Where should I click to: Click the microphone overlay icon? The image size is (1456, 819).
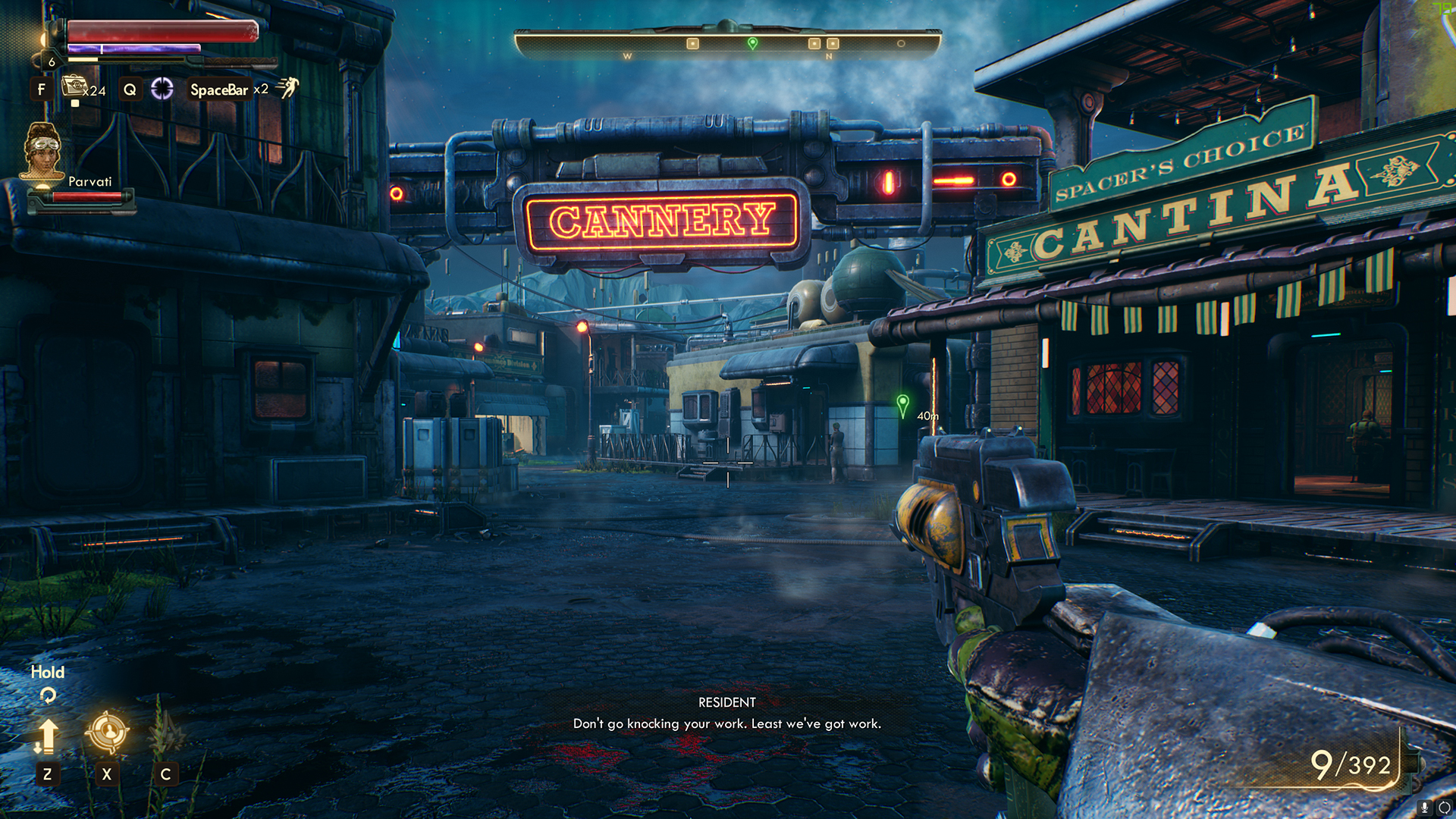click(1425, 808)
